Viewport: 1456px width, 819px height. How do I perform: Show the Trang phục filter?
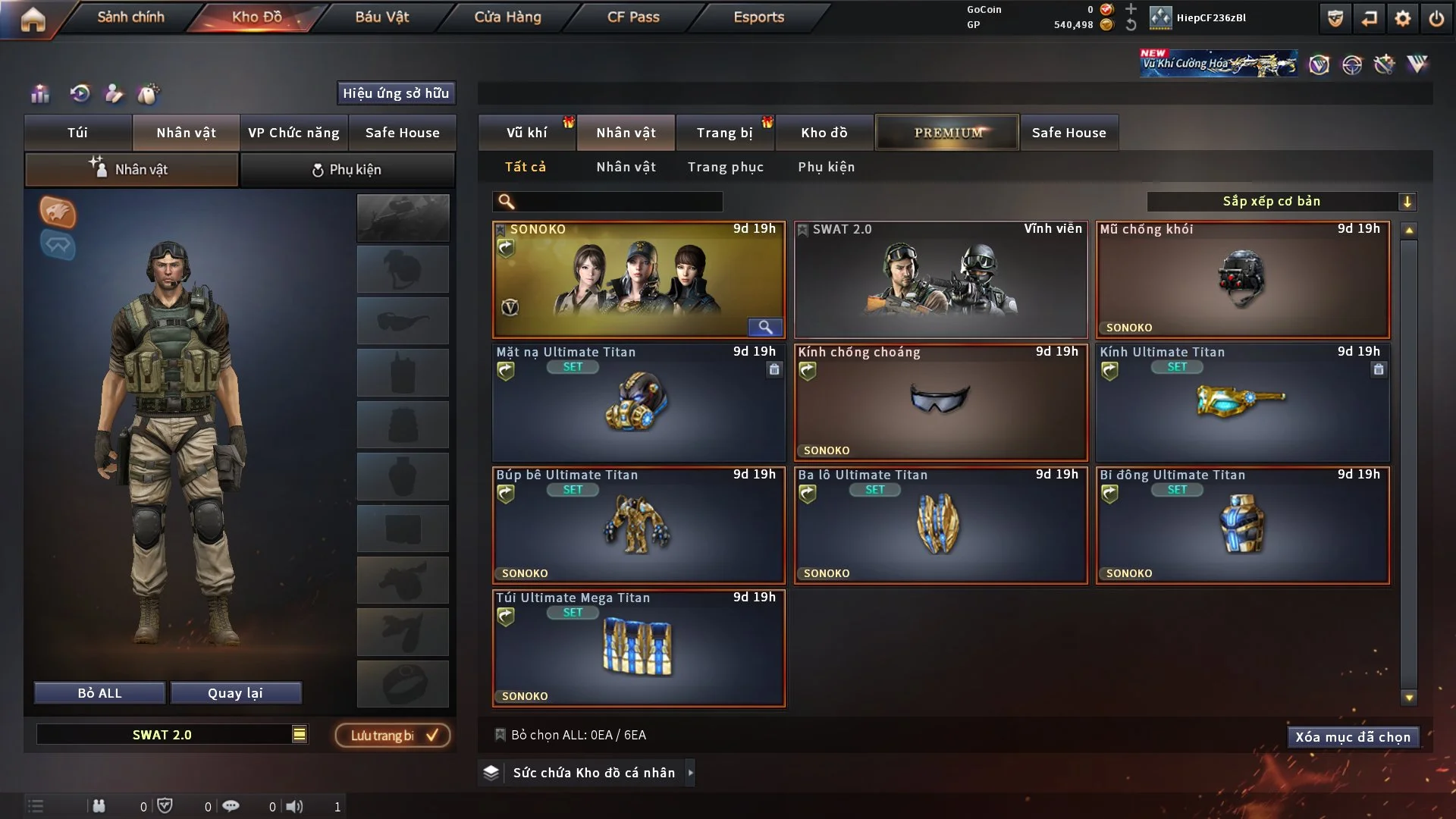[725, 167]
